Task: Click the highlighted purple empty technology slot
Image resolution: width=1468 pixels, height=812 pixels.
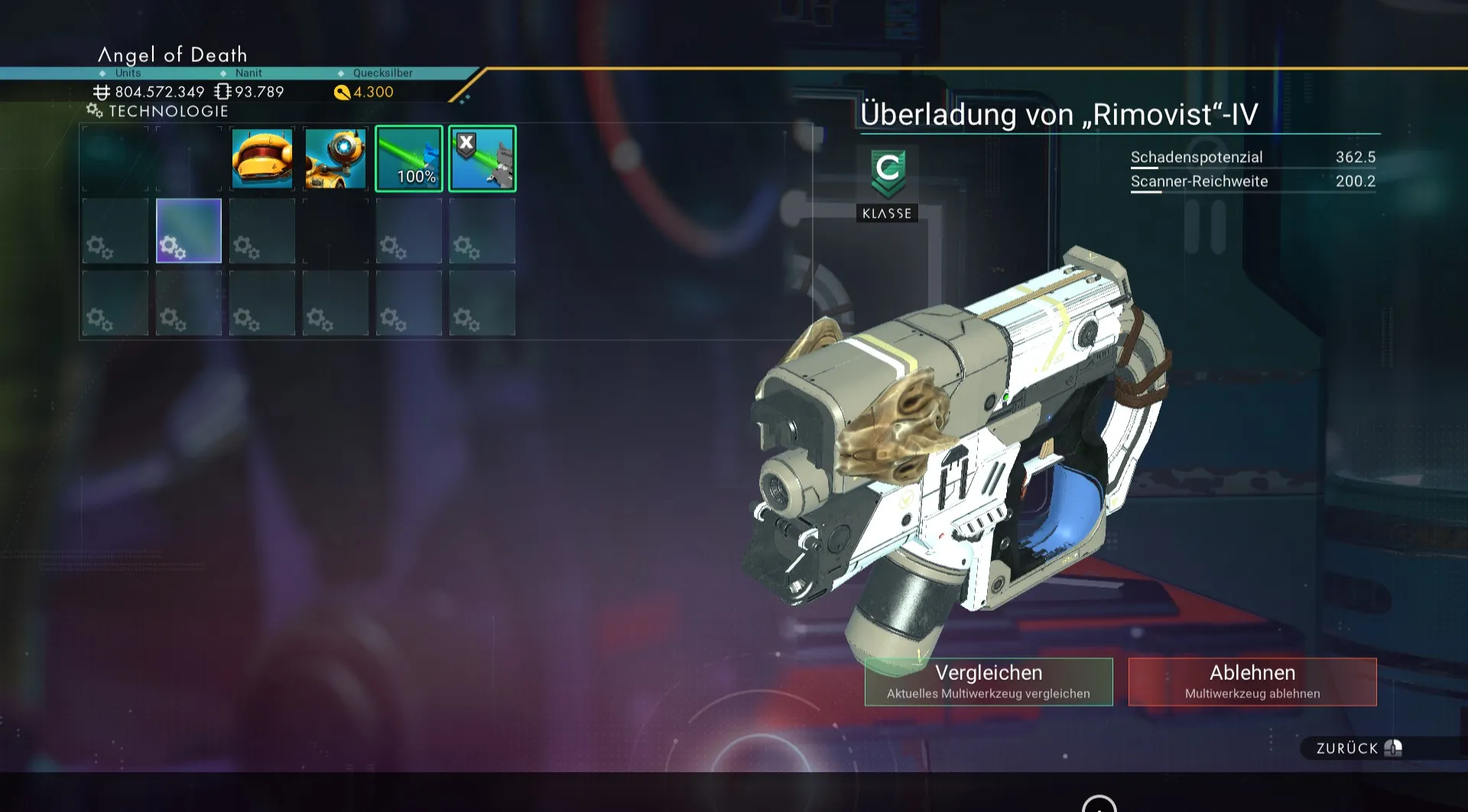Action: tap(189, 231)
